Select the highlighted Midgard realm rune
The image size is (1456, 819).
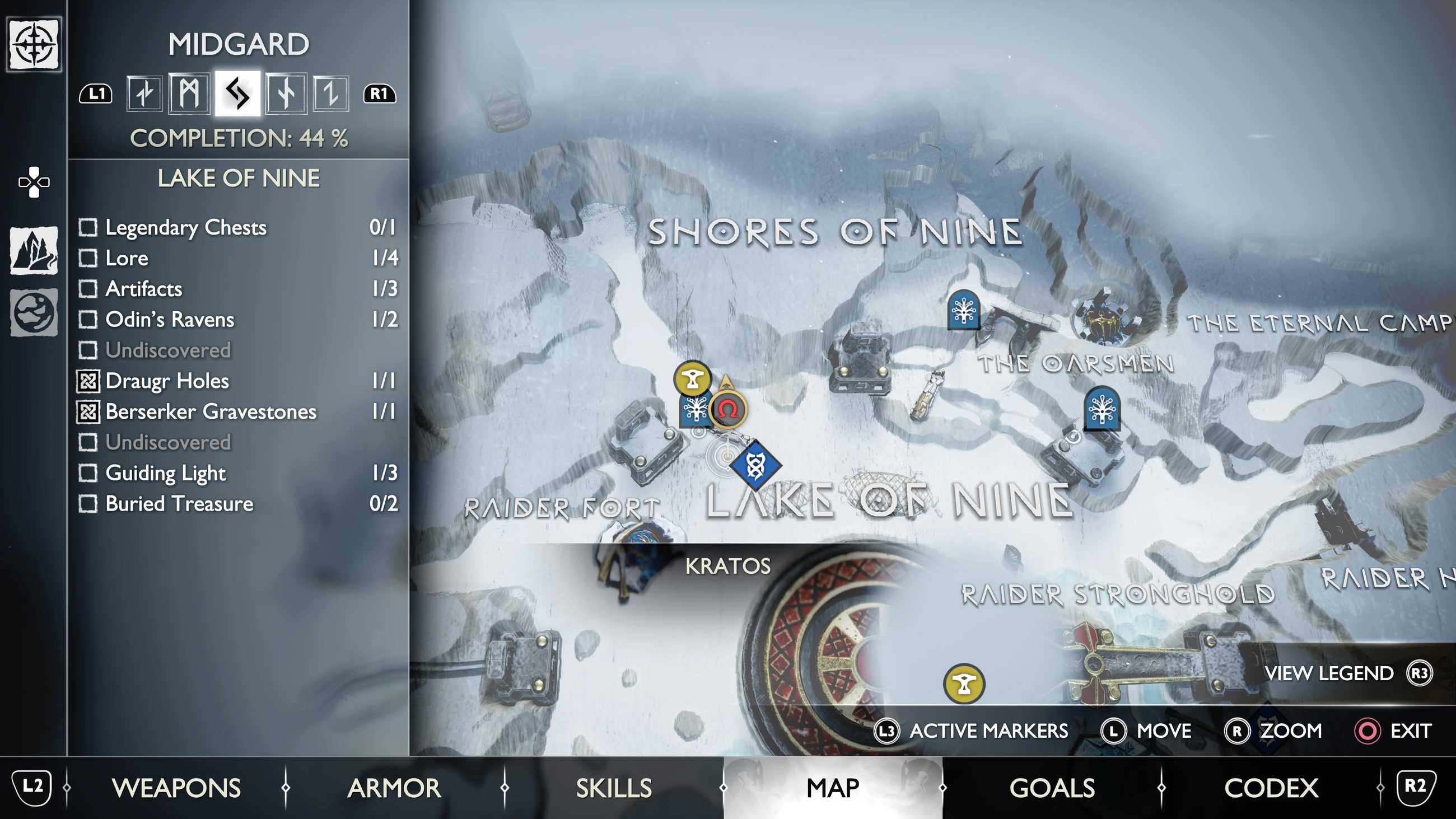point(237,93)
